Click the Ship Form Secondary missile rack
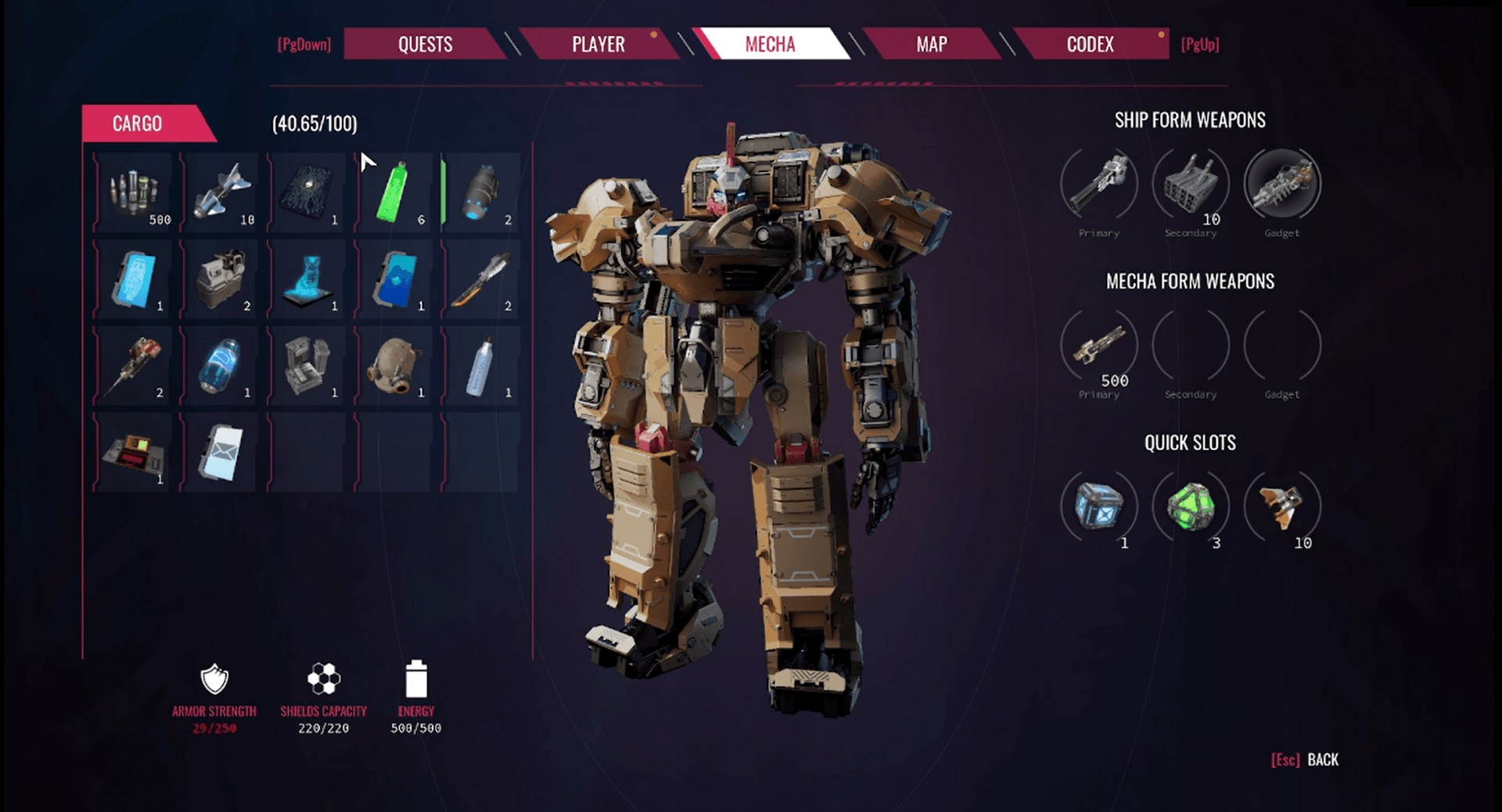 (x=1190, y=184)
